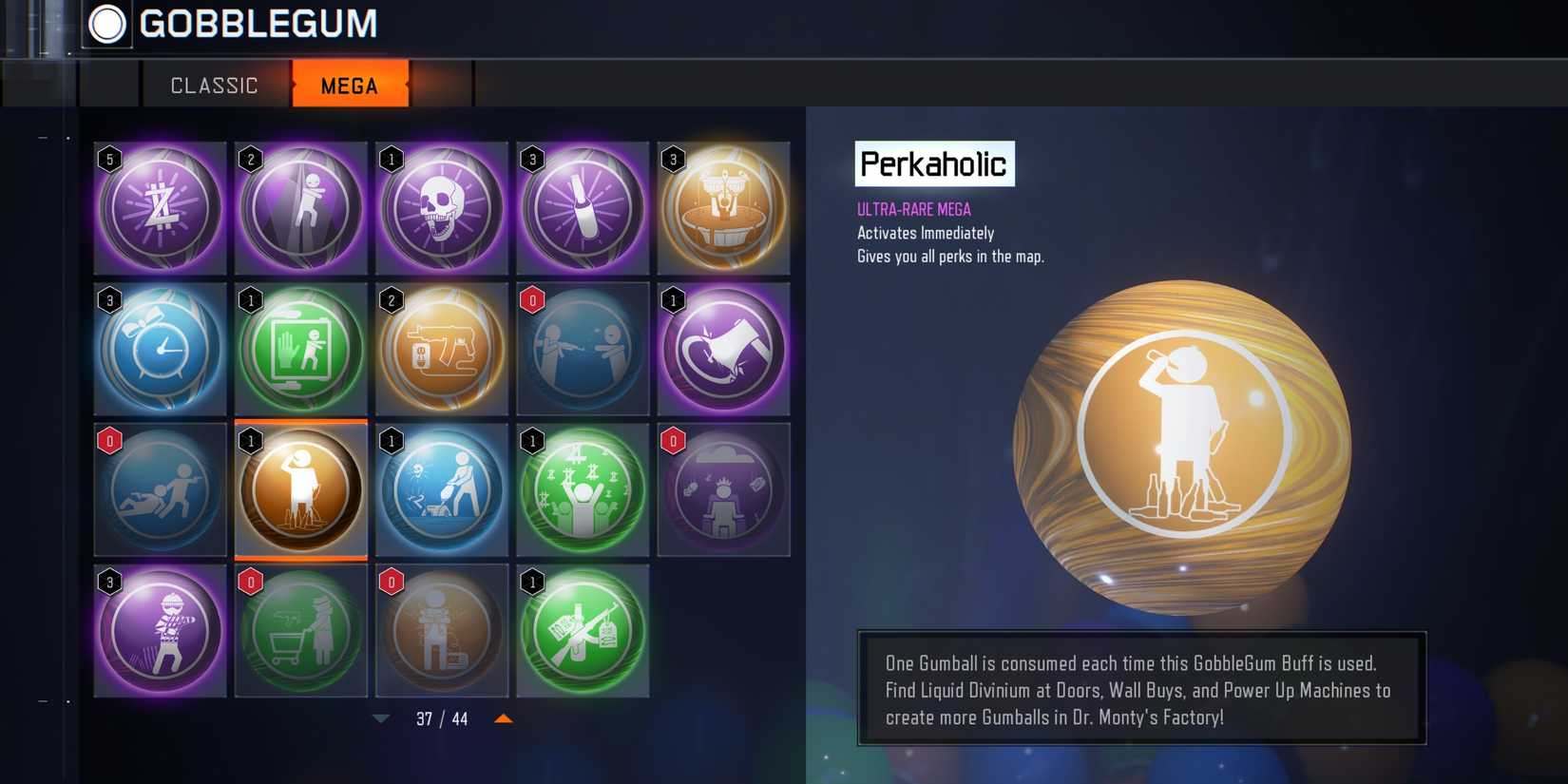Screen dimensions: 1568x784
Task: Select the purple pitcher gumball
Action: tap(723, 349)
